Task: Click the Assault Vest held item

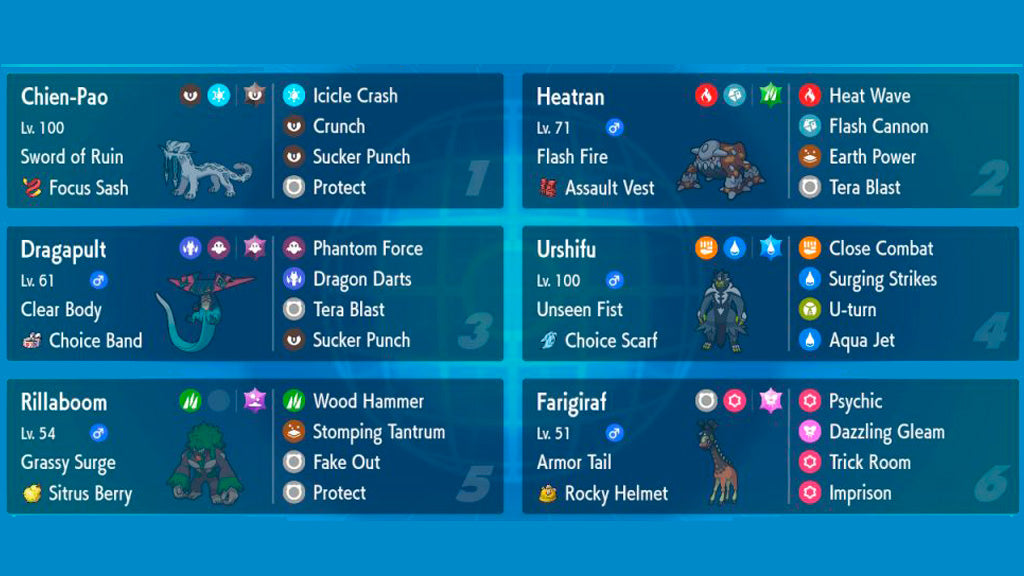Action: (609, 187)
